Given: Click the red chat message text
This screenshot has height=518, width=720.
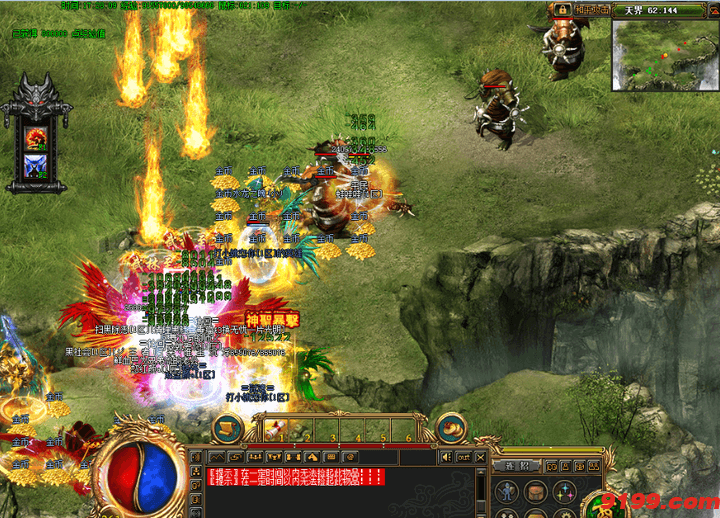Looking at the screenshot, I should coord(295,477).
